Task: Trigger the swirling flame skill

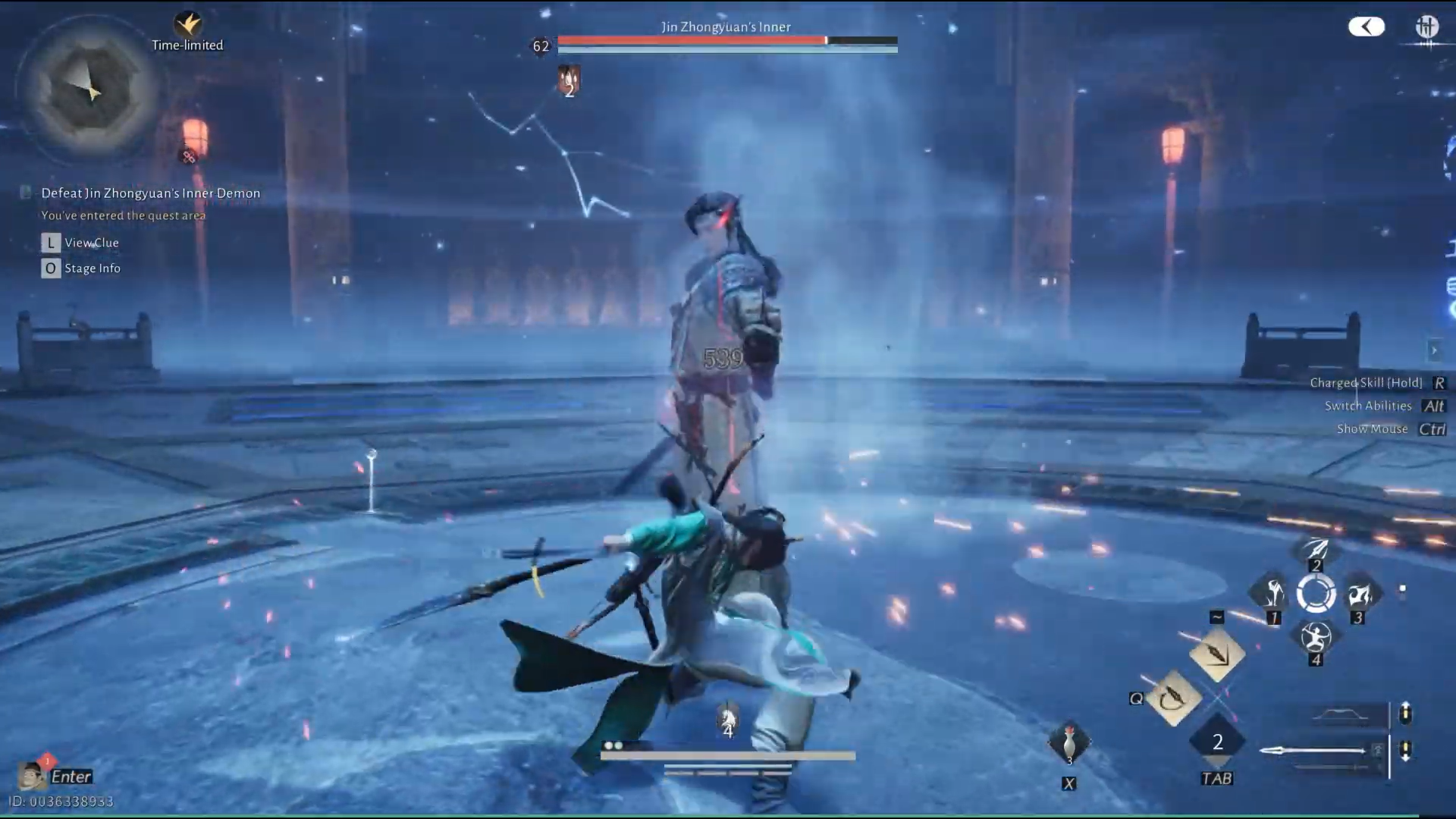Action: [x=1359, y=594]
